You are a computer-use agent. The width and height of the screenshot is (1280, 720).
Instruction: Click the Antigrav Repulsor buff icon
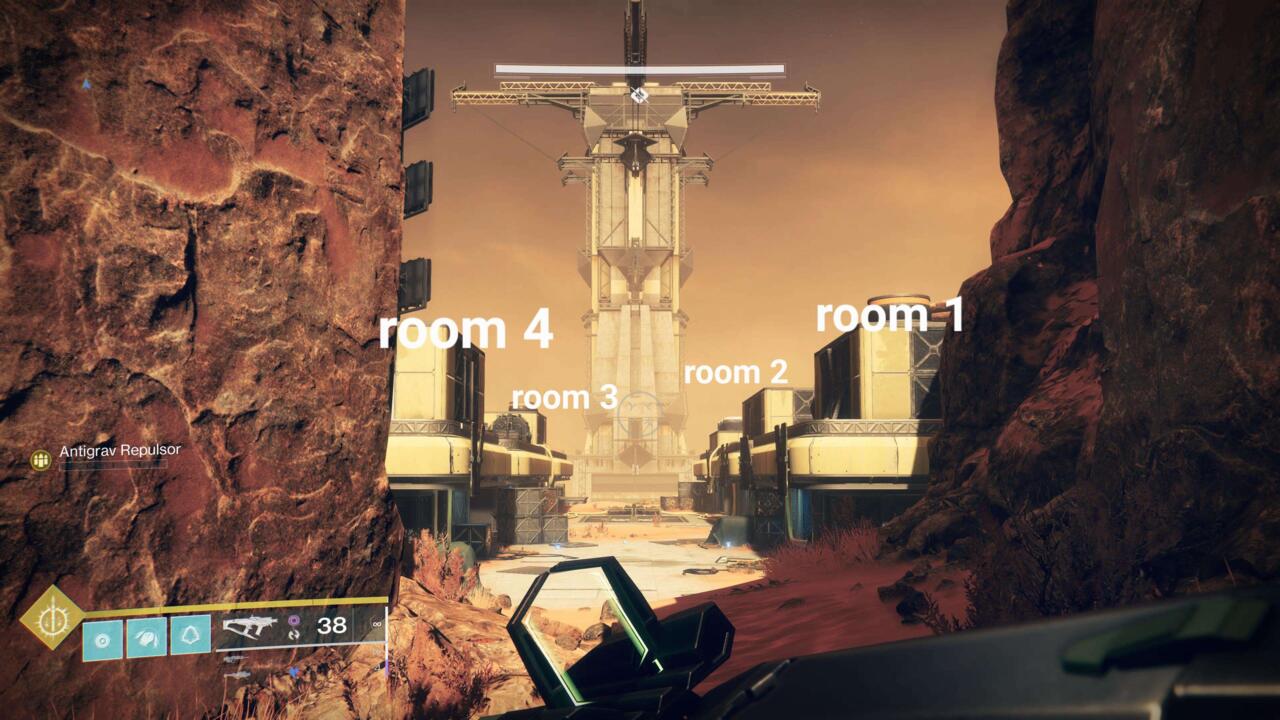pos(41,460)
